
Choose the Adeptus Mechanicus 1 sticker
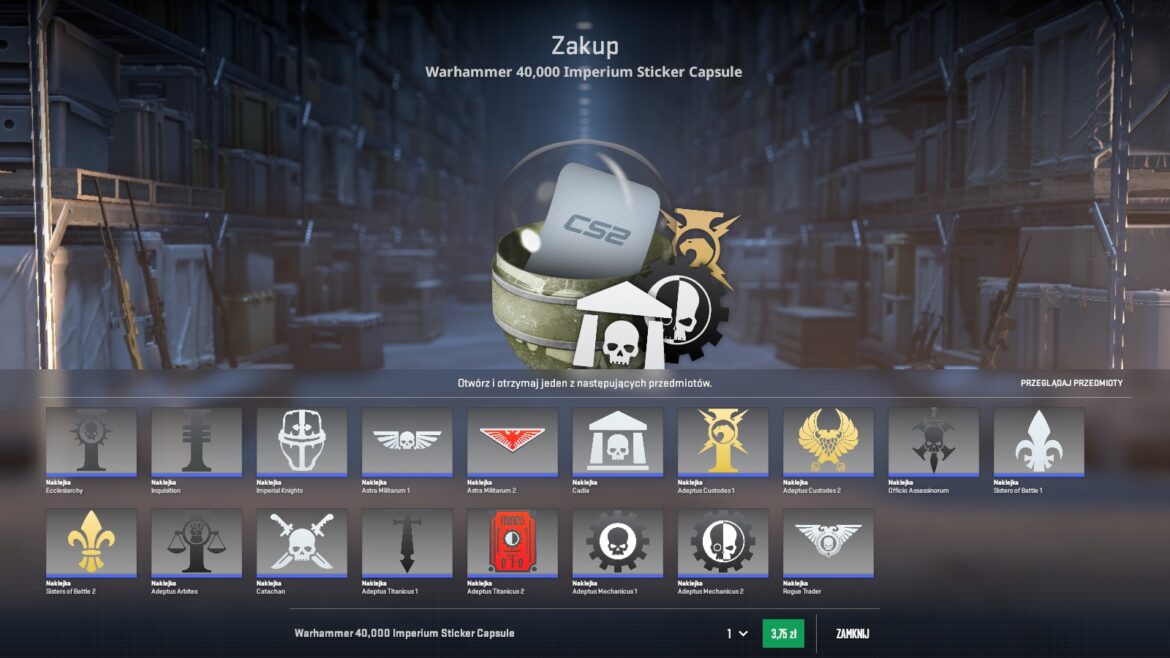point(617,542)
